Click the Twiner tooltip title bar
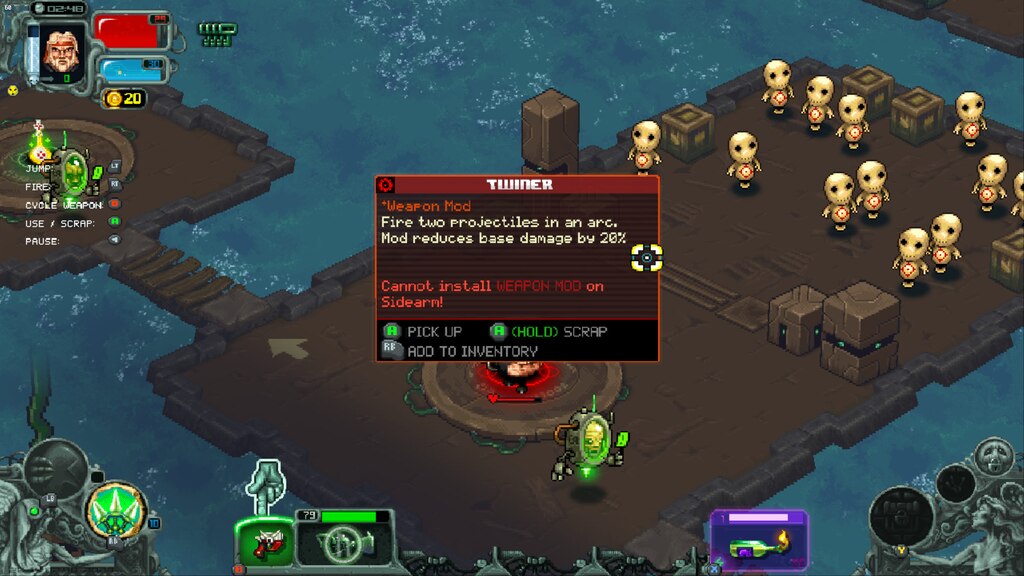Viewport: 1024px width, 576px height. pyautogui.click(x=518, y=185)
